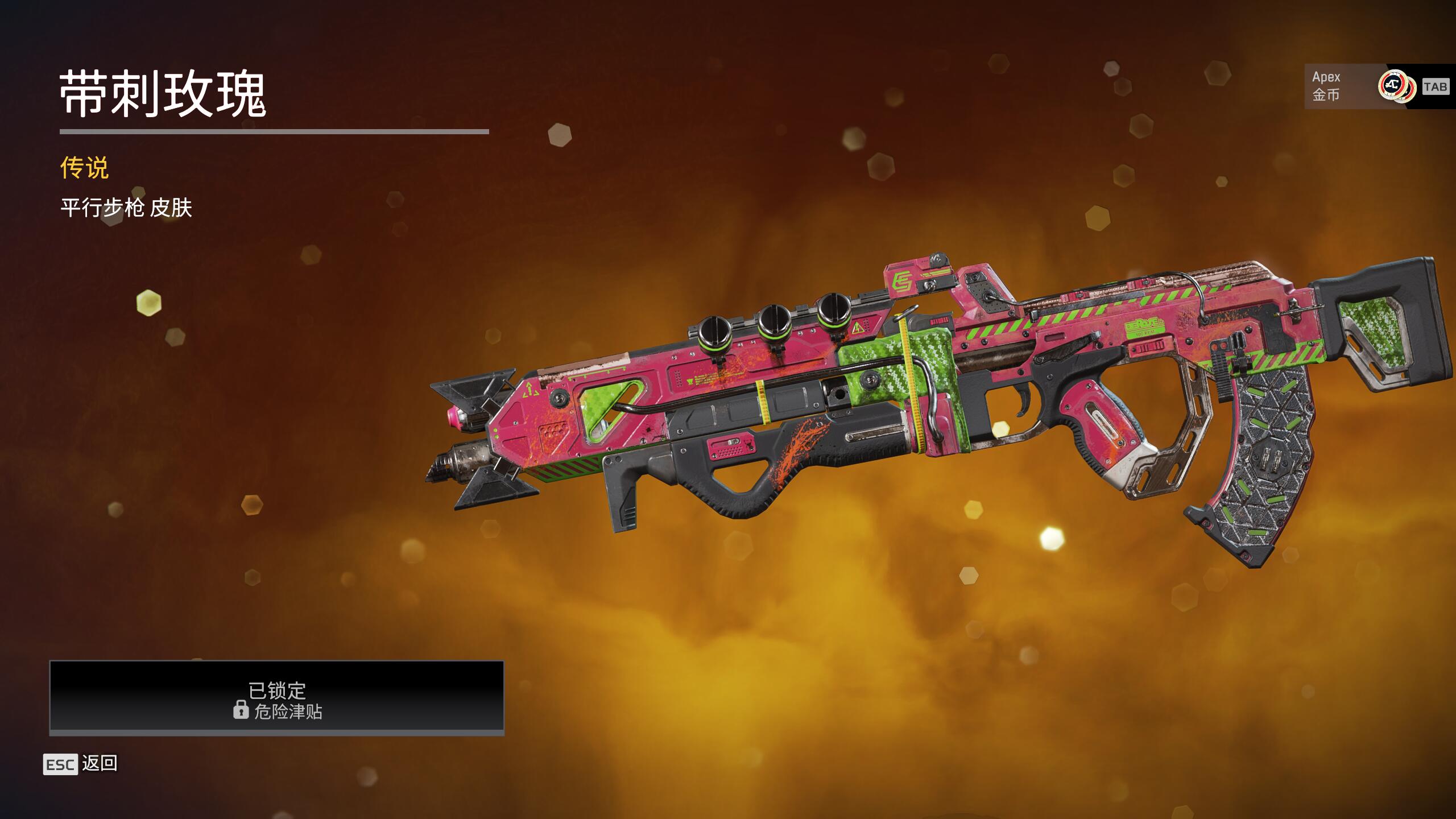Click the Apex coins icon
The height and width of the screenshot is (819, 1456).
1396,86
